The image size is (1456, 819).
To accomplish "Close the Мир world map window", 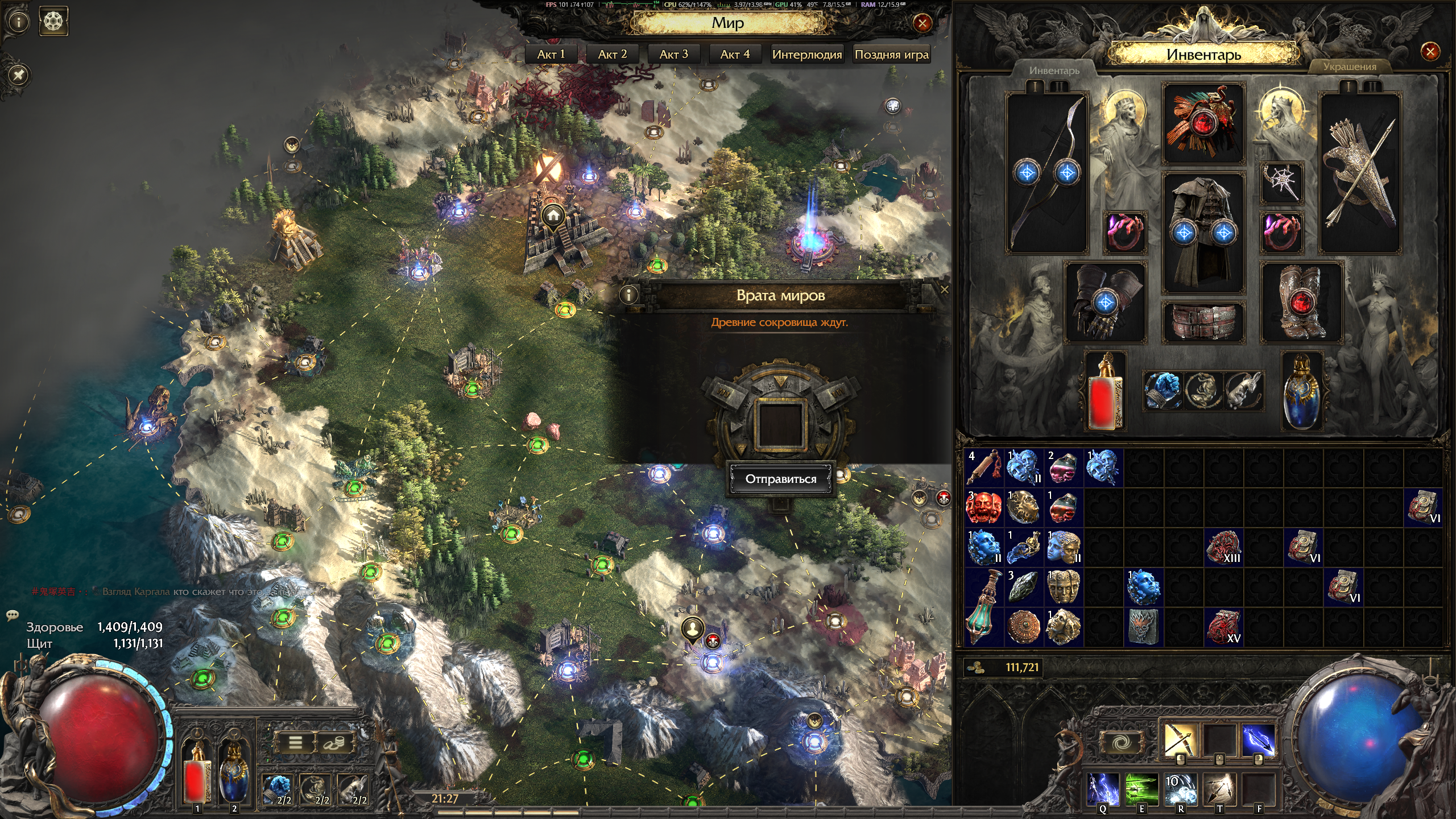I will click(922, 23).
